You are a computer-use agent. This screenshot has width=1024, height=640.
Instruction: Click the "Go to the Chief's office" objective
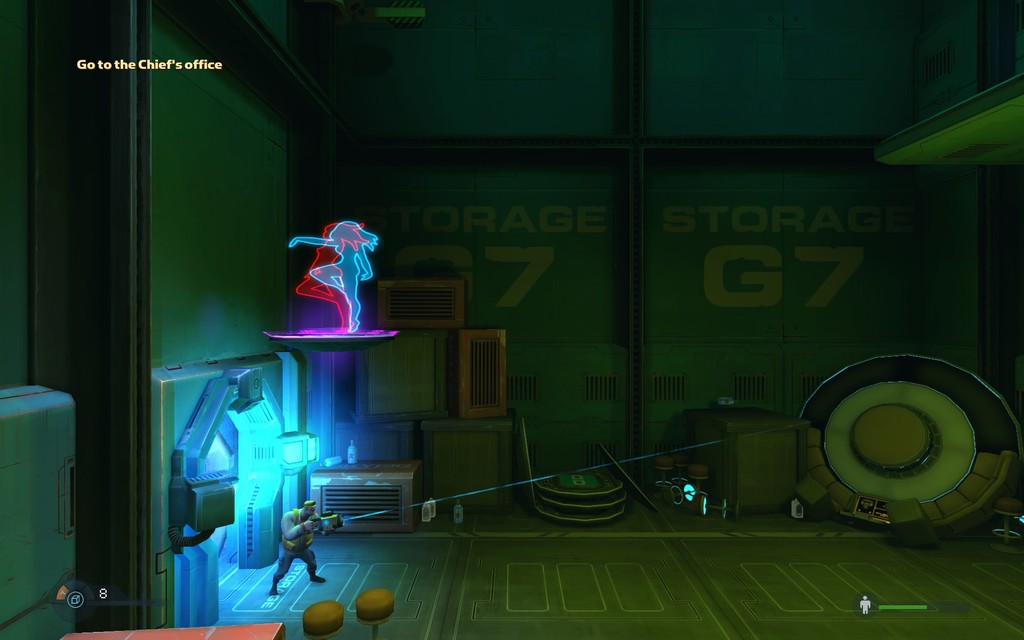coord(150,65)
